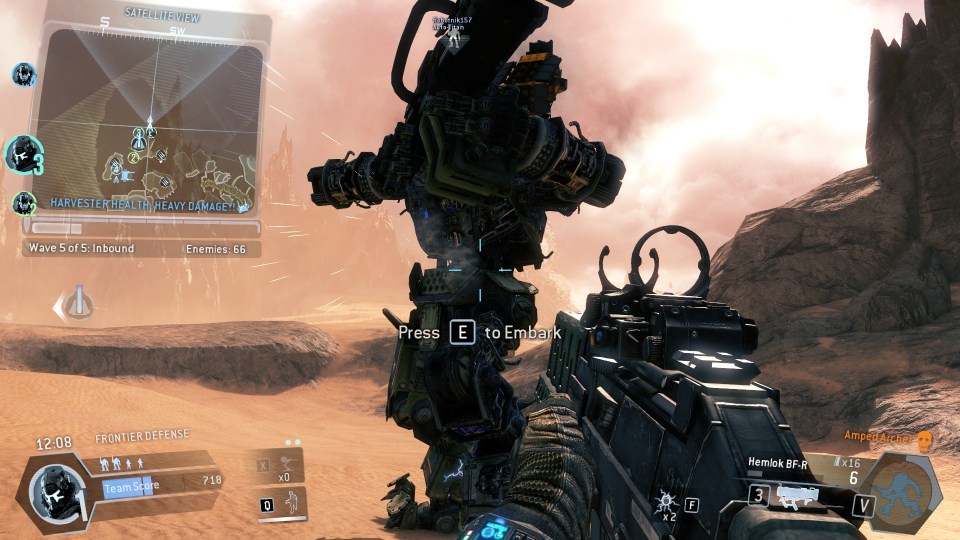Image resolution: width=960 pixels, height=540 pixels.
Task: Click the Amped Archer skull icon
Action: (924, 440)
